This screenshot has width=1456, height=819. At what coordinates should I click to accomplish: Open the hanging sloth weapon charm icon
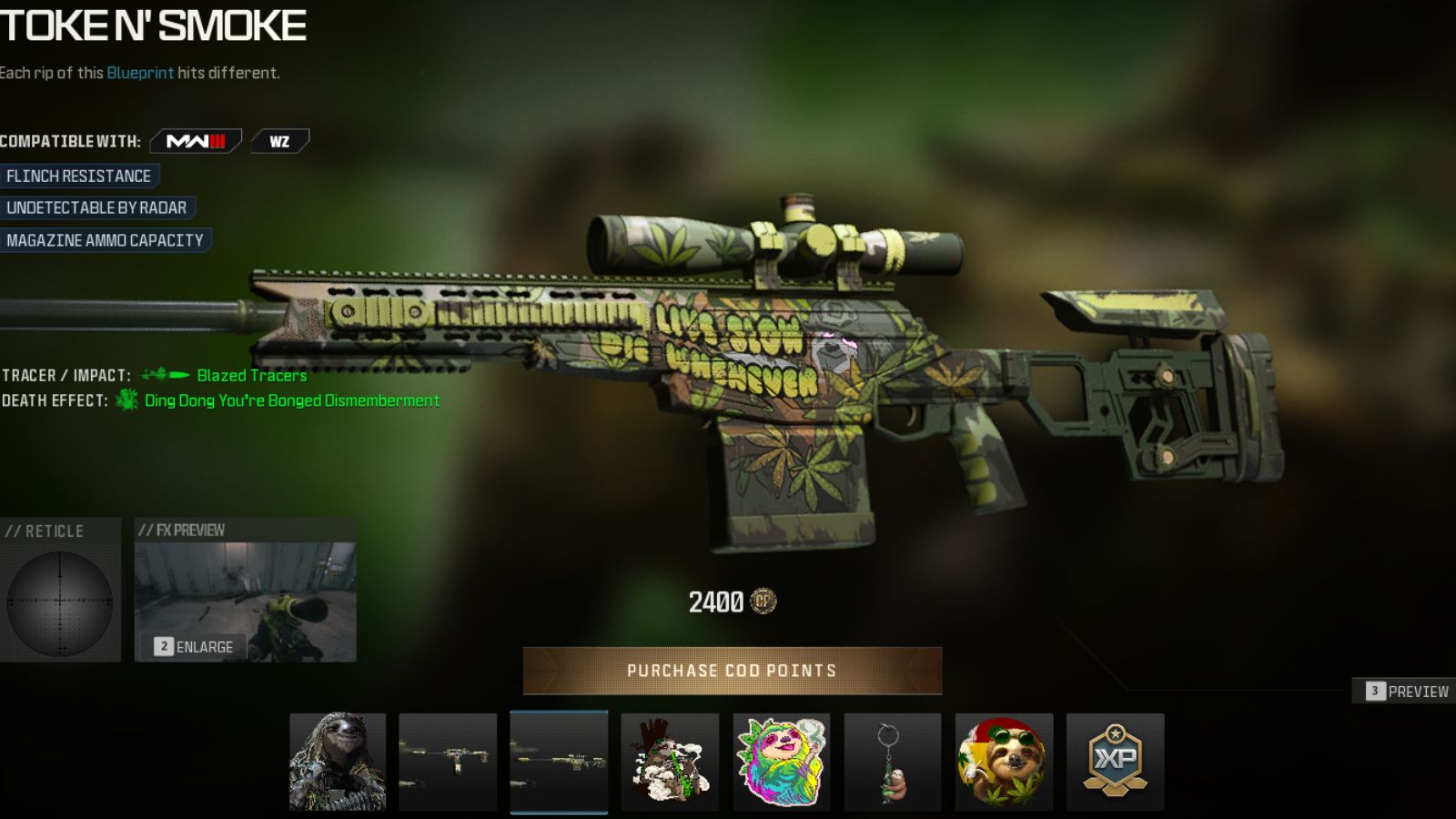(x=892, y=763)
